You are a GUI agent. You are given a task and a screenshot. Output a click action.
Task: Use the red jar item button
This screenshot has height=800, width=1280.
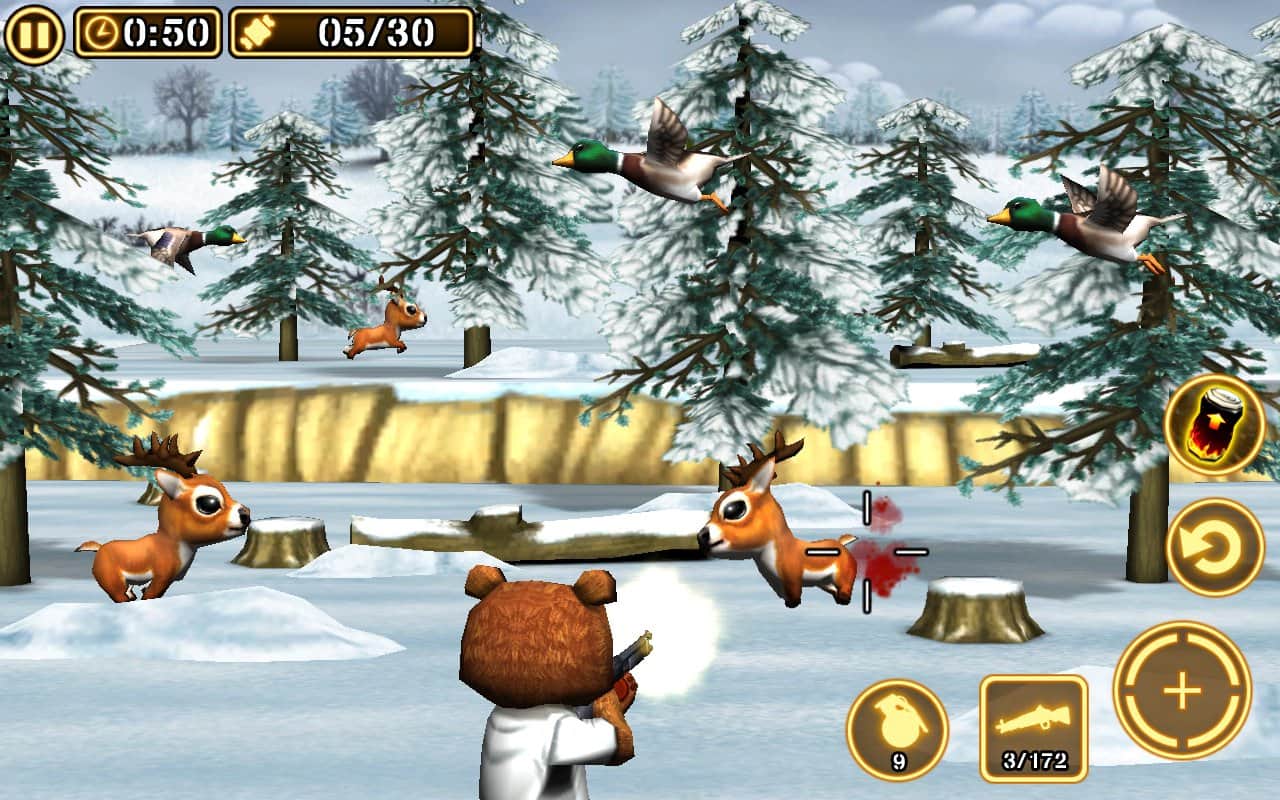coord(1214,424)
